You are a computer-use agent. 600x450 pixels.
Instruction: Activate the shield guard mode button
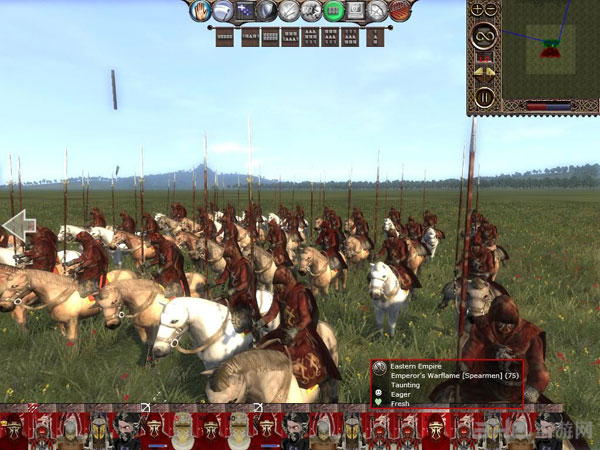point(266,11)
